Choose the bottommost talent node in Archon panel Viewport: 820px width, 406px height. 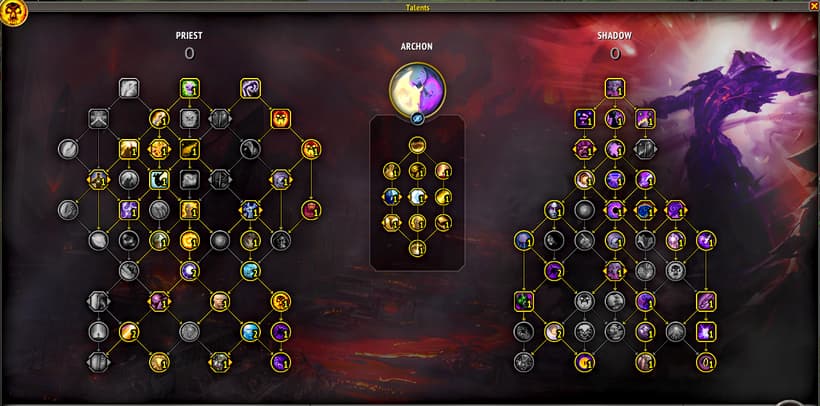point(417,246)
